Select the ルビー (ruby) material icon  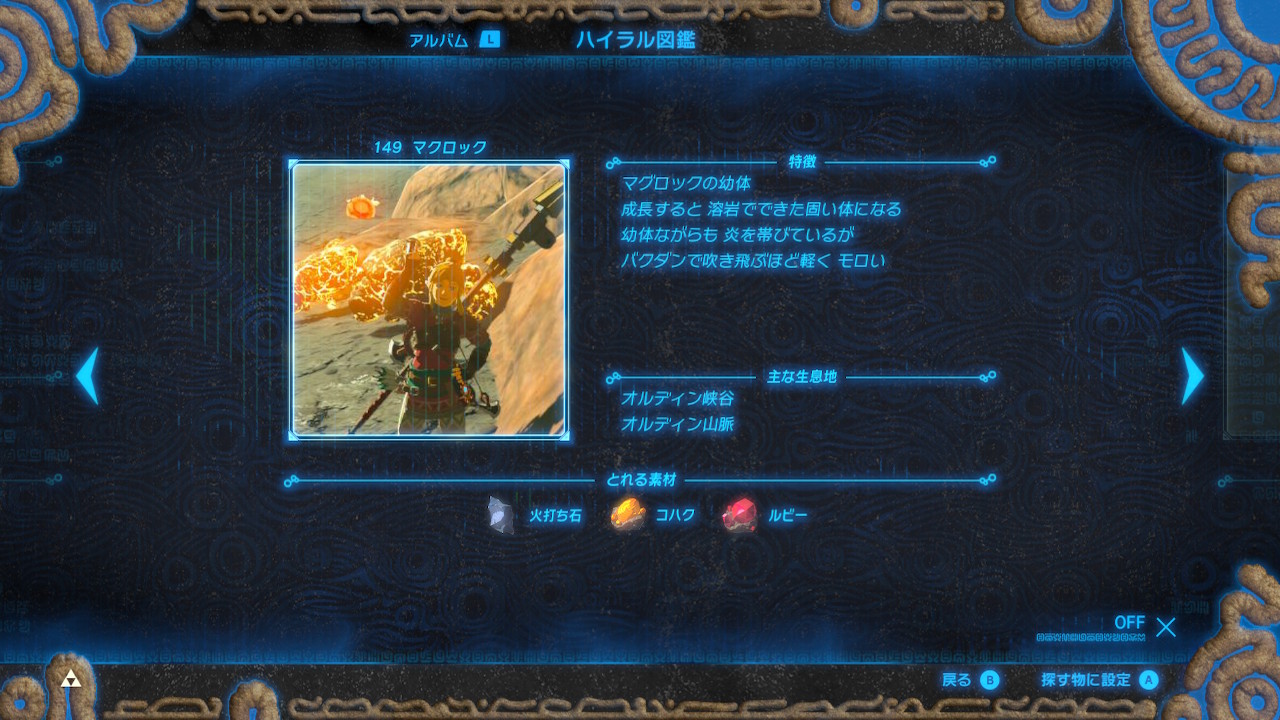[x=737, y=514]
